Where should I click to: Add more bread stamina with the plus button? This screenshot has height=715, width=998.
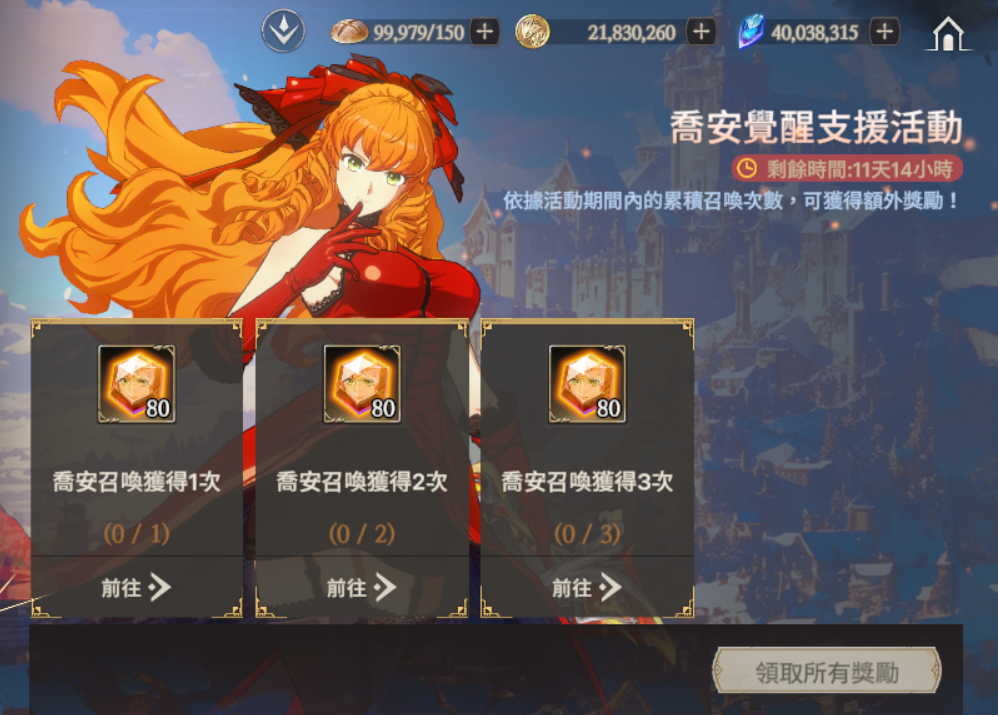tap(485, 32)
